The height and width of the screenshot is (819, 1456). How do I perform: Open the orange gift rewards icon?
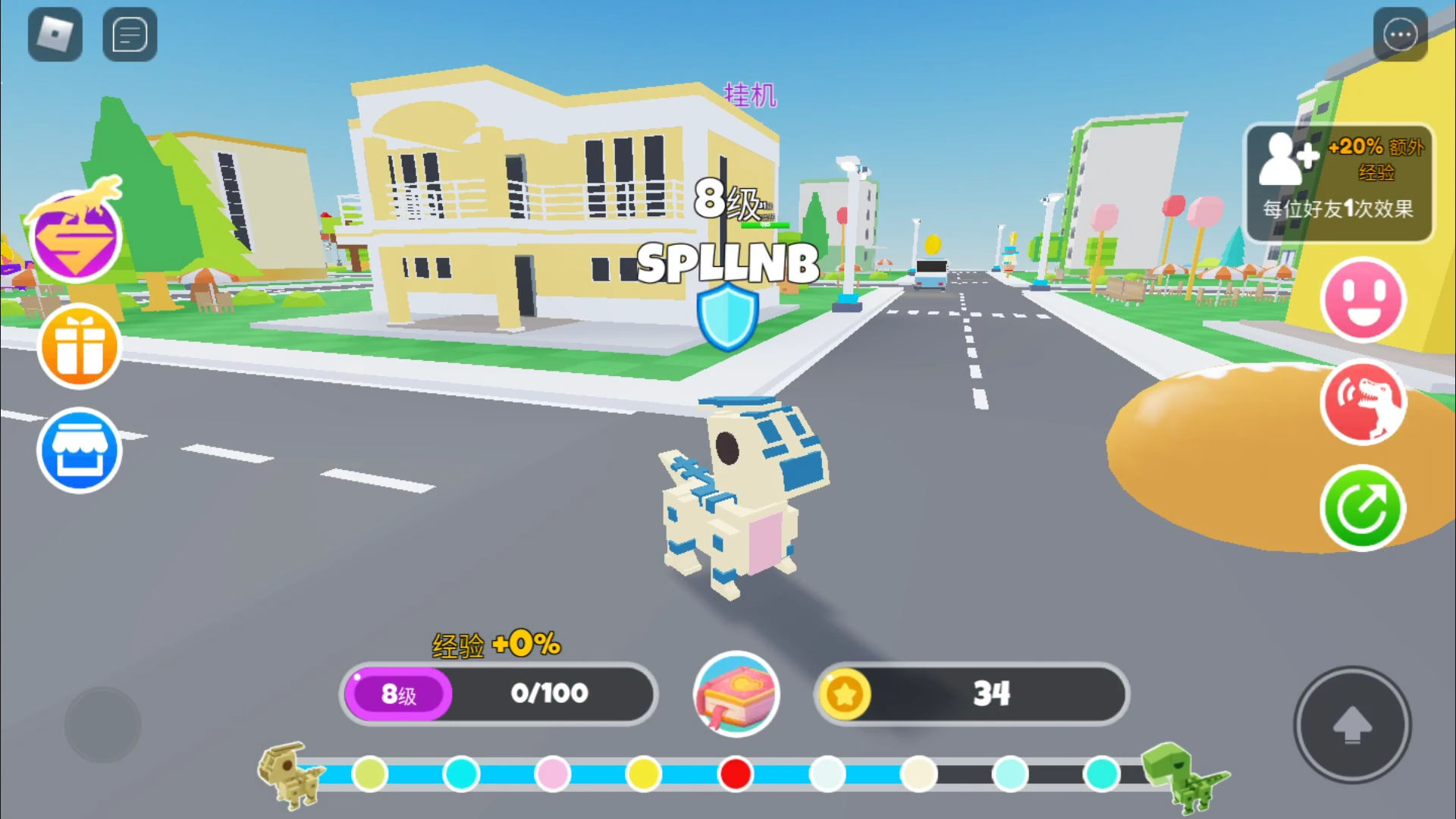(x=79, y=347)
